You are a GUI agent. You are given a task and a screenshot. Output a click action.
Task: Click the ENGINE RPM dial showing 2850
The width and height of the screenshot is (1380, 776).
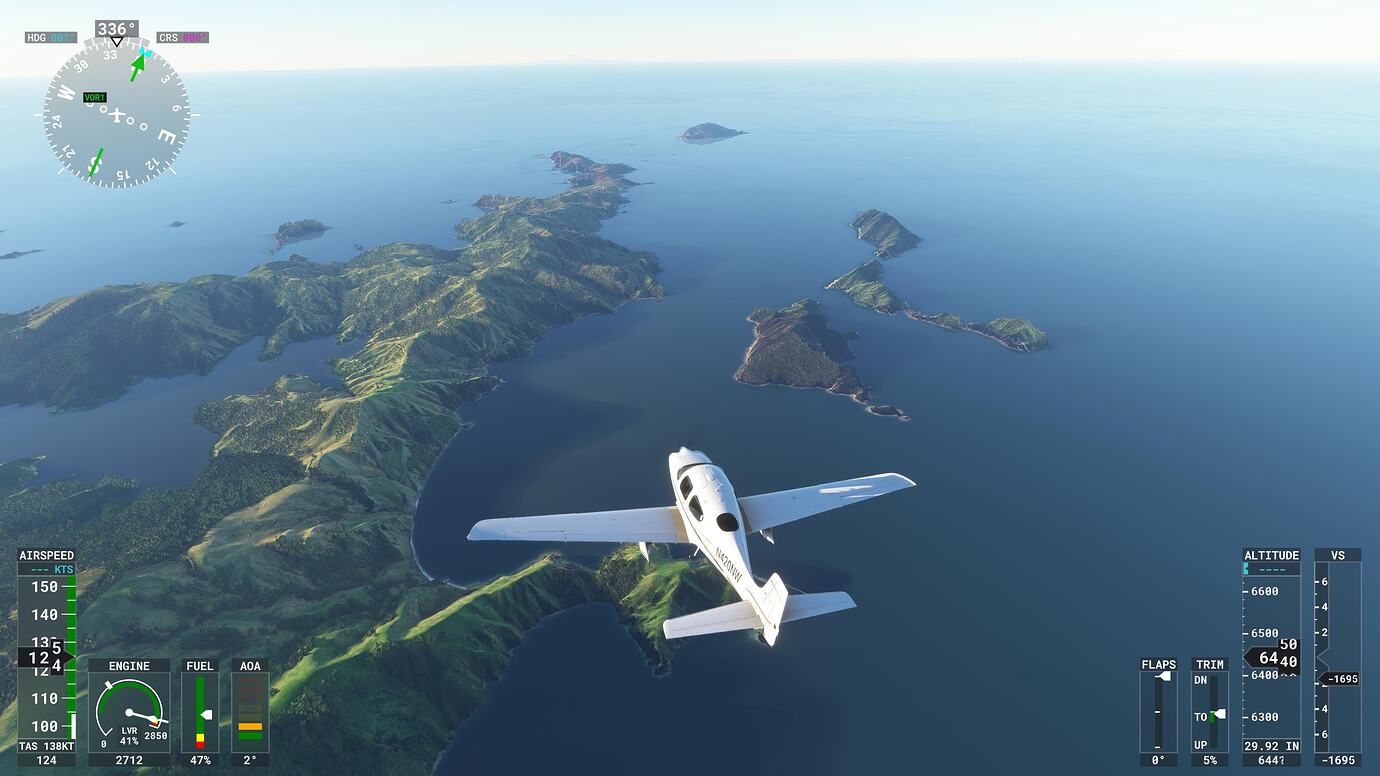point(129,710)
